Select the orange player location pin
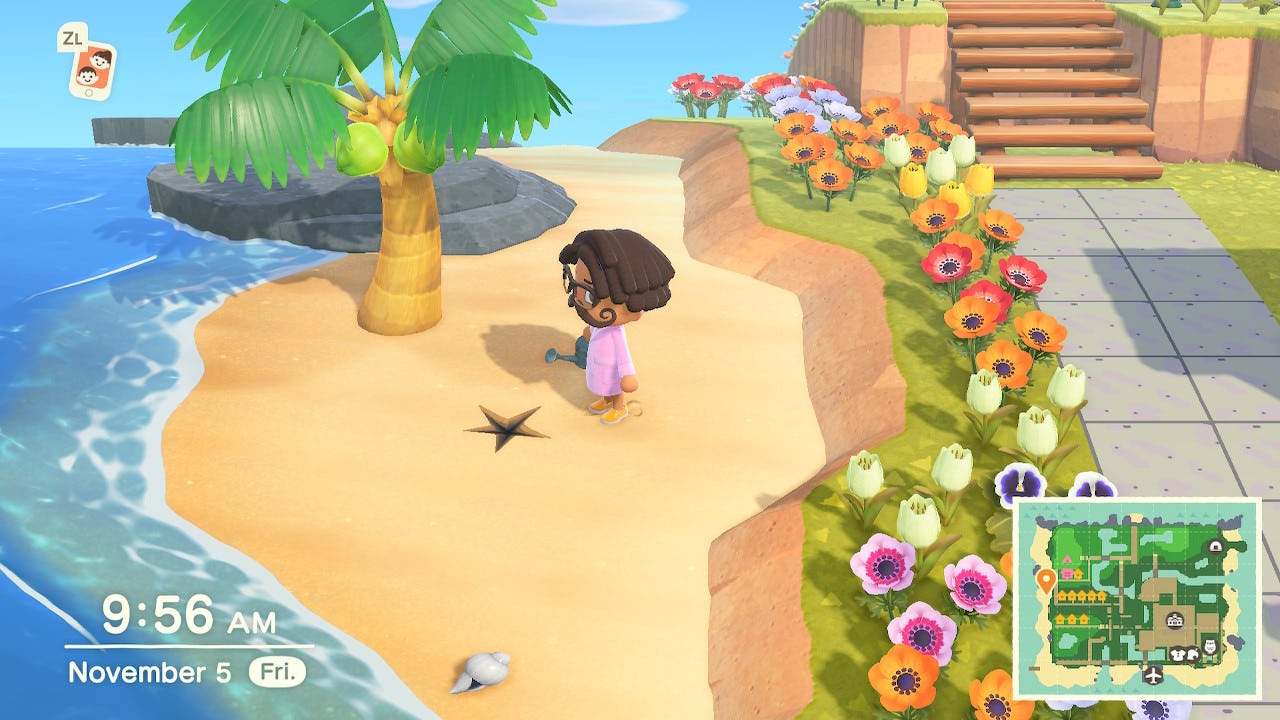The image size is (1280, 720). [1046, 580]
